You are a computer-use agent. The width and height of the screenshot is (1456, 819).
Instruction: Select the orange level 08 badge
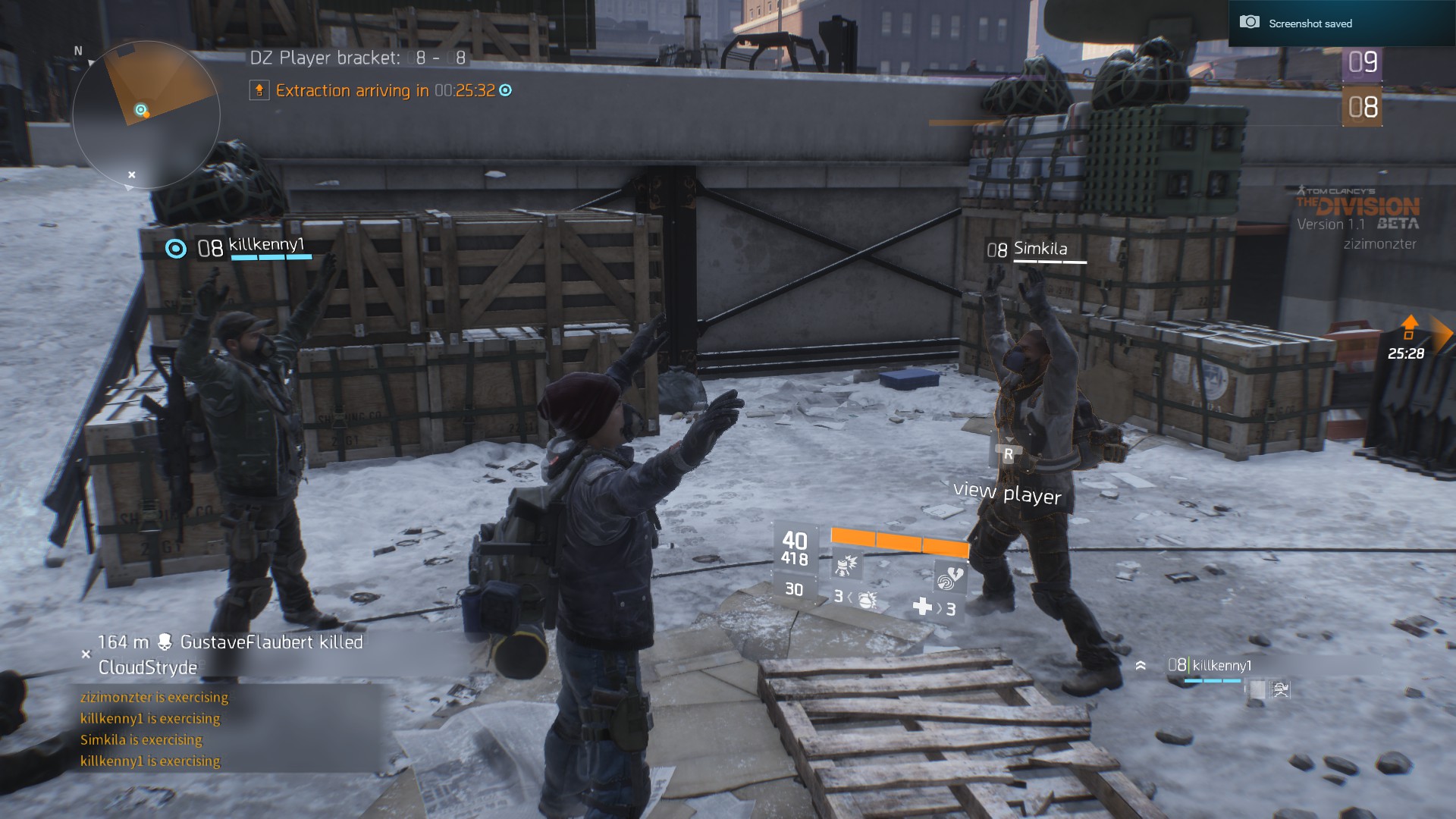pos(1362,107)
